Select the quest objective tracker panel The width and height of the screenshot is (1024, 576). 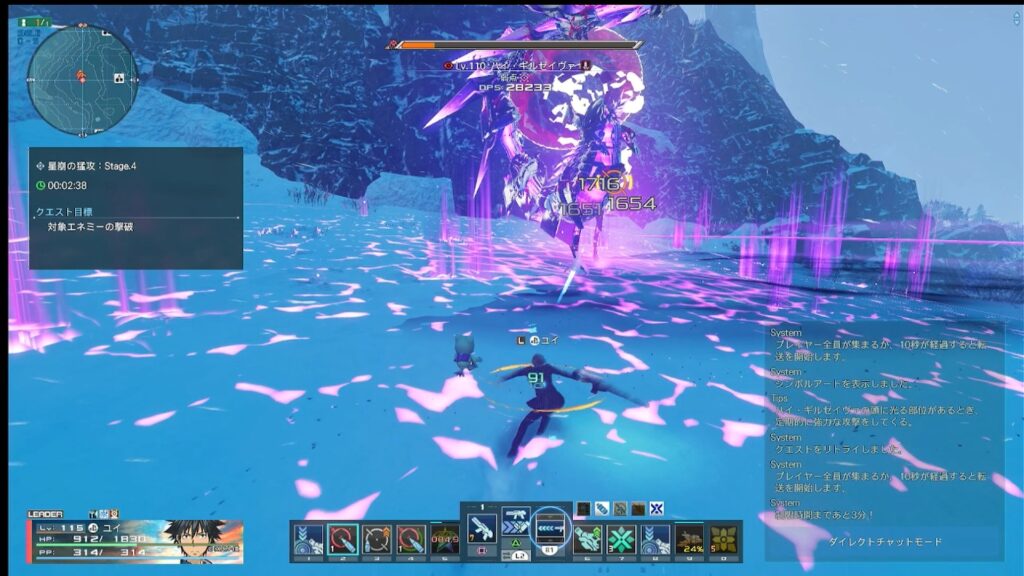(135, 208)
